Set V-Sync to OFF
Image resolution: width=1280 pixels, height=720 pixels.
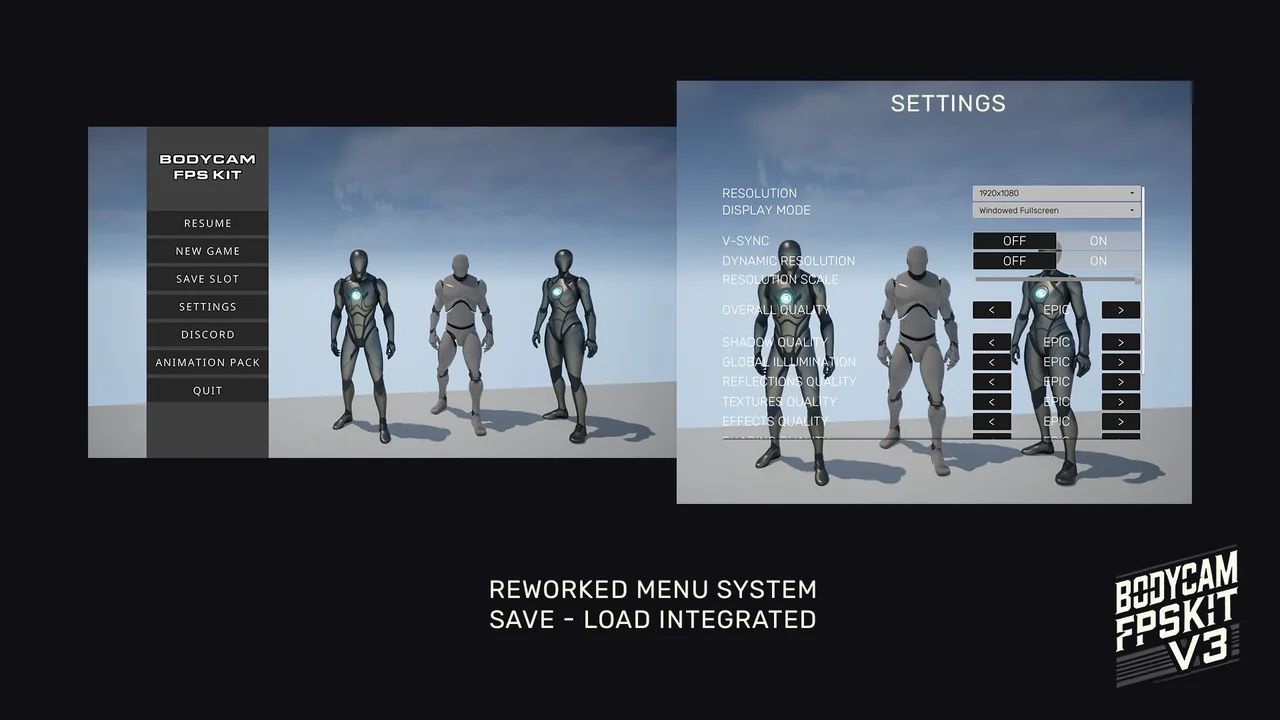tap(1014, 241)
